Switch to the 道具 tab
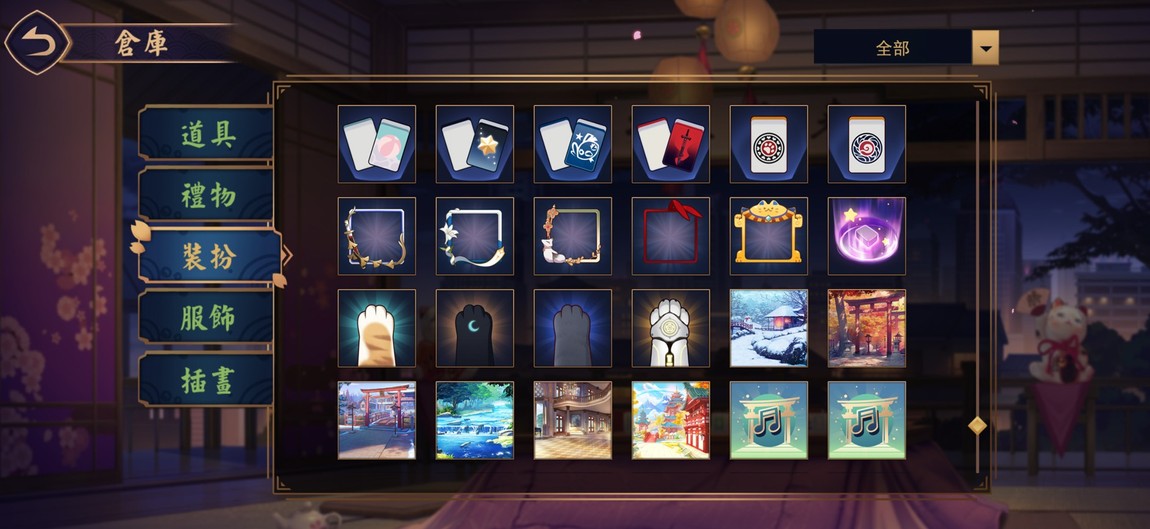 click(x=207, y=134)
